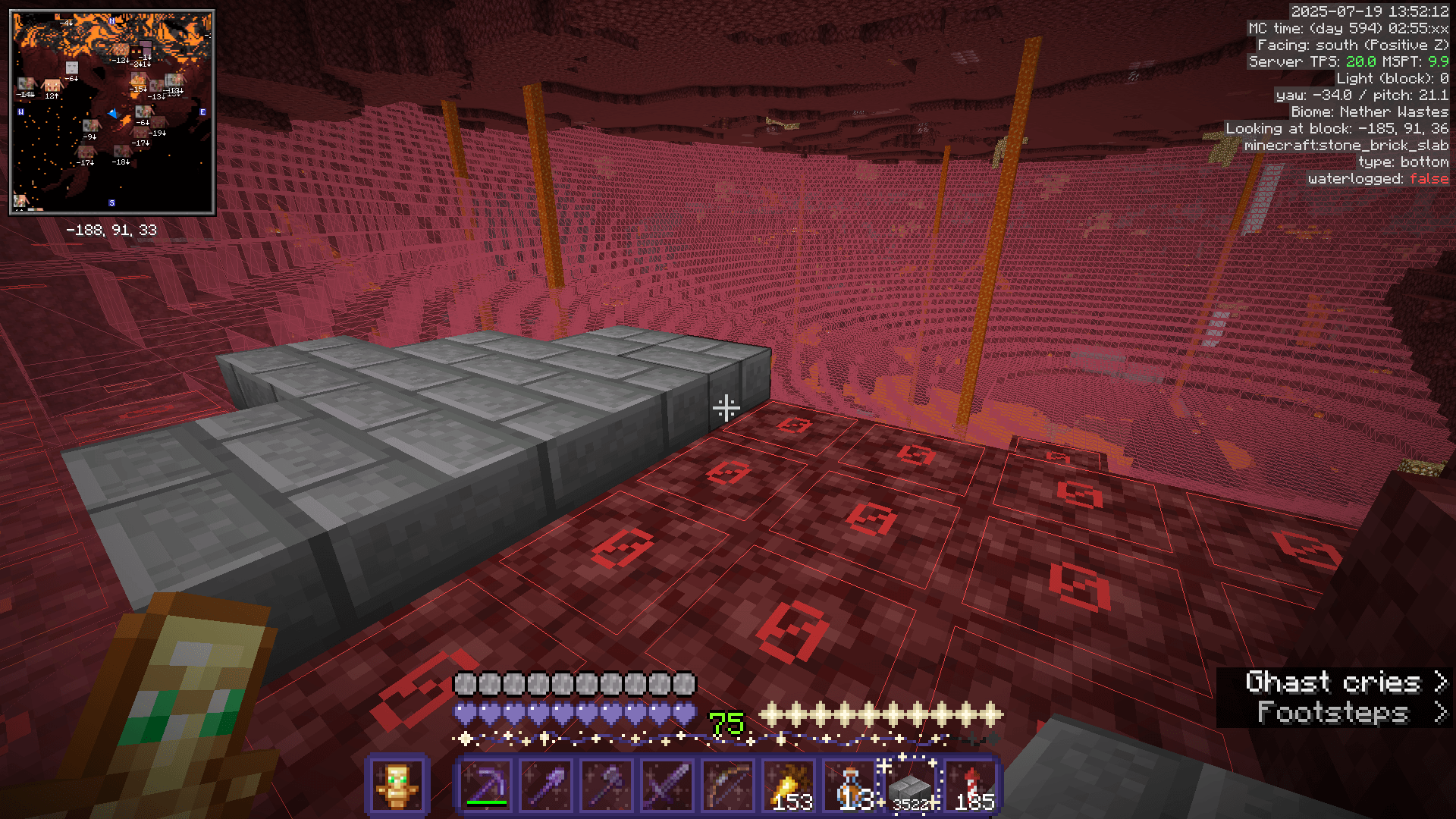Click the stone brick slab stack showing 3522
1456x819 pixels.
[911, 786]
